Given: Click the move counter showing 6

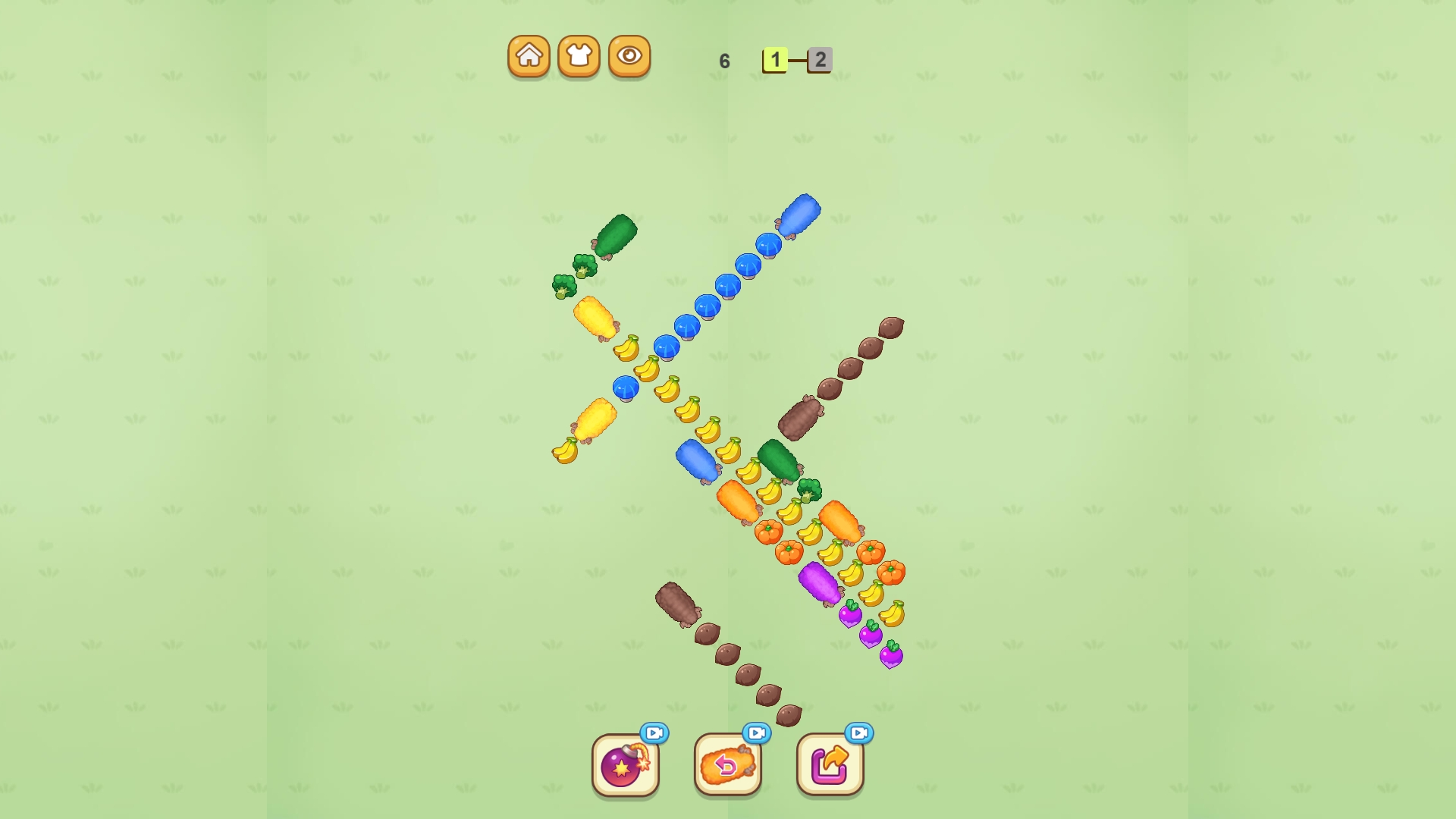Looking at the screenshot, I should coord(723,60).
